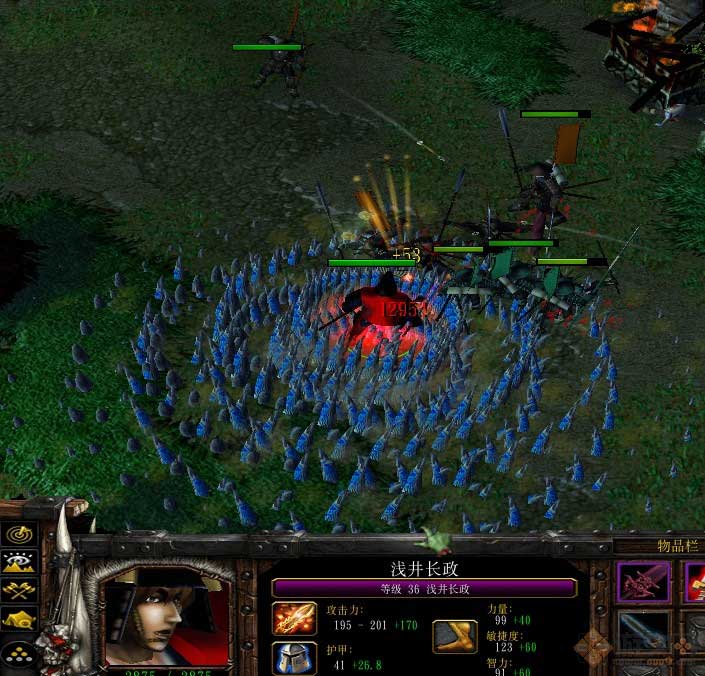Click the minimap signal ping button
705x676 pixels.
[21, 535]
